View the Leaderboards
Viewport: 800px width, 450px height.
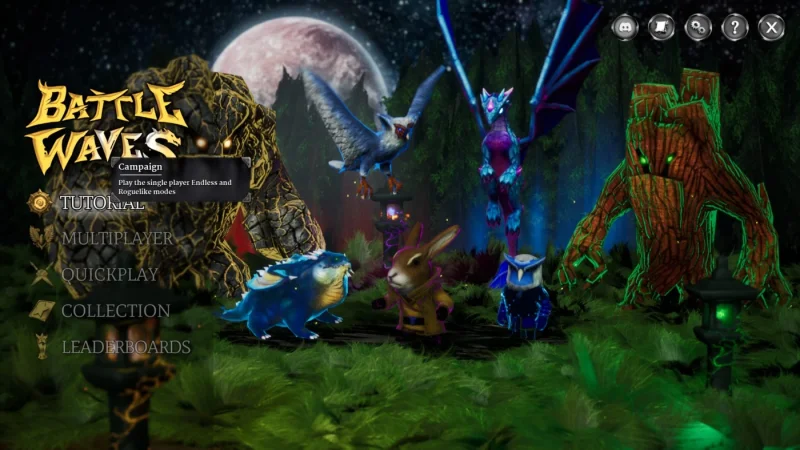point(125,347)
